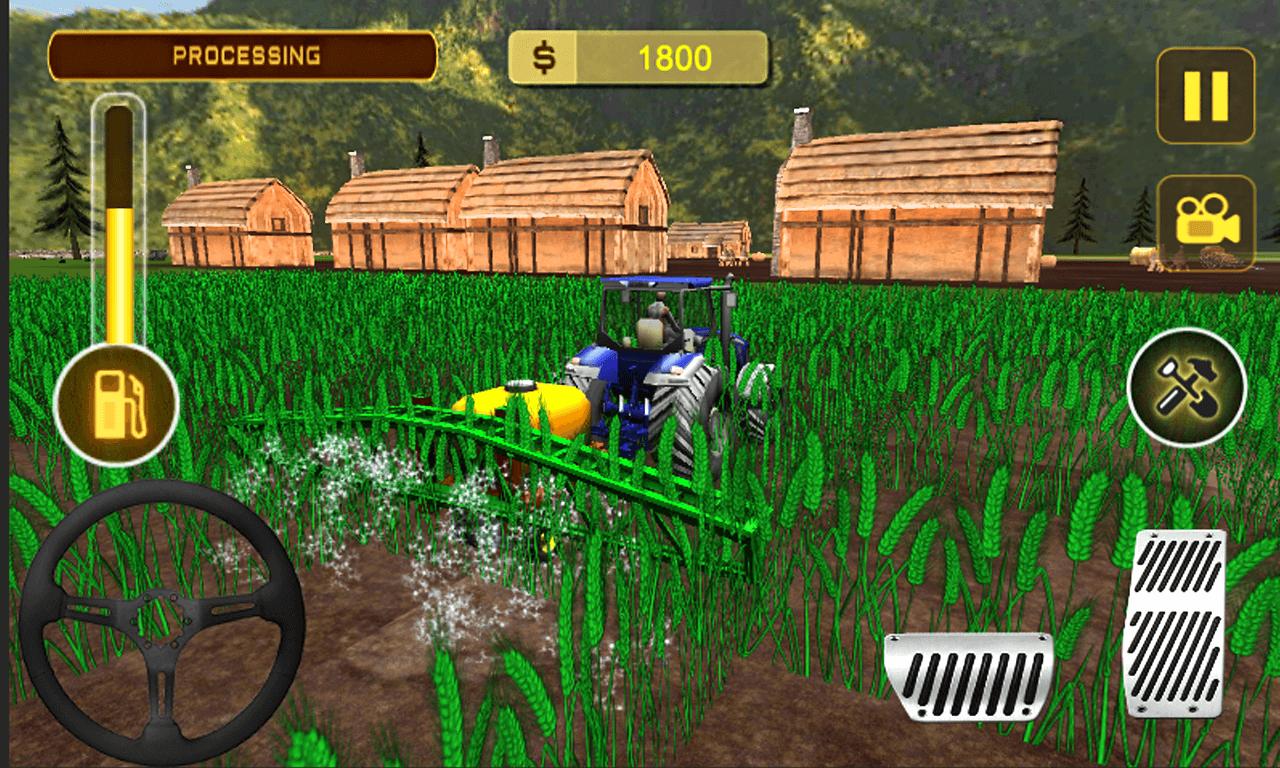Screen dimensions: 1280x768
Task: Click the black steering wheel
Action: click(162, 623)
